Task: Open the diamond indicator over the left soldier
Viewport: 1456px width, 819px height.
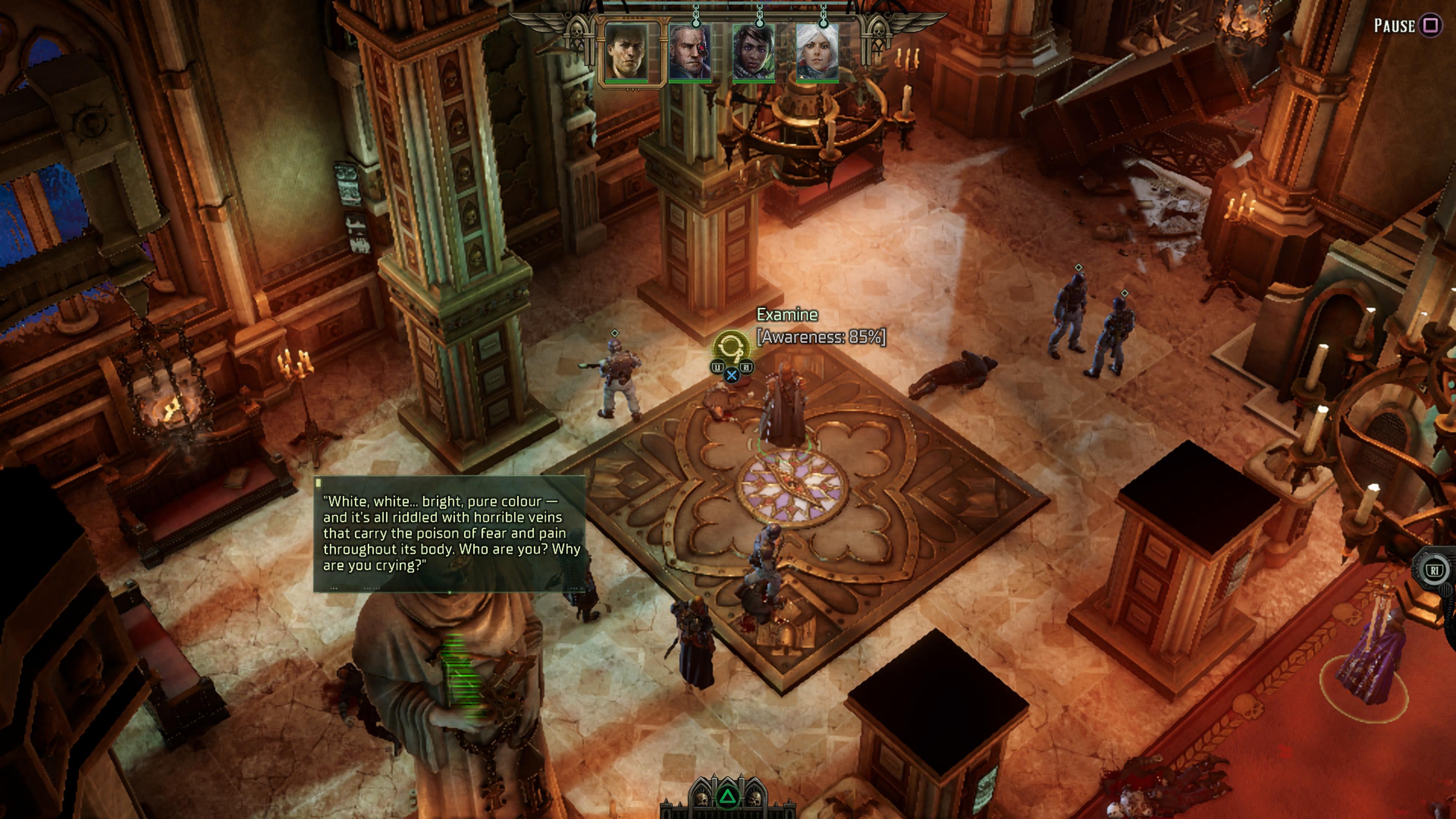Action: point(614,334)
